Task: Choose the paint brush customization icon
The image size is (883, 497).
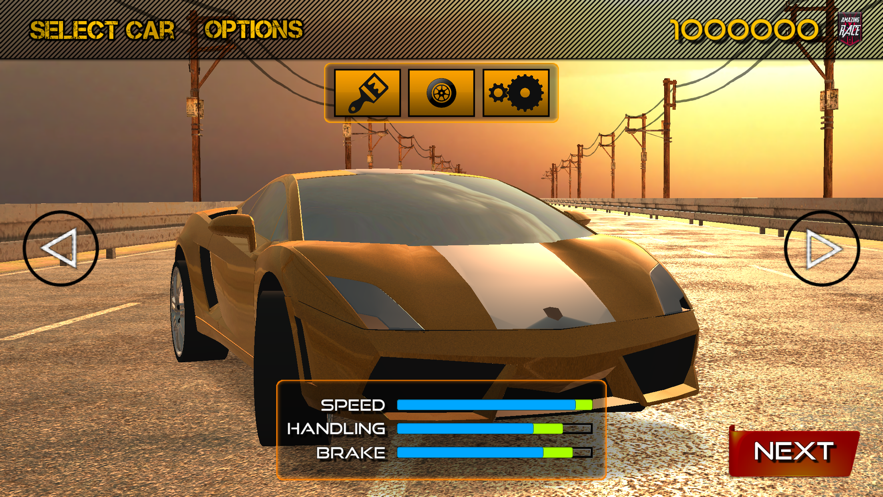Action: point(367,93)
